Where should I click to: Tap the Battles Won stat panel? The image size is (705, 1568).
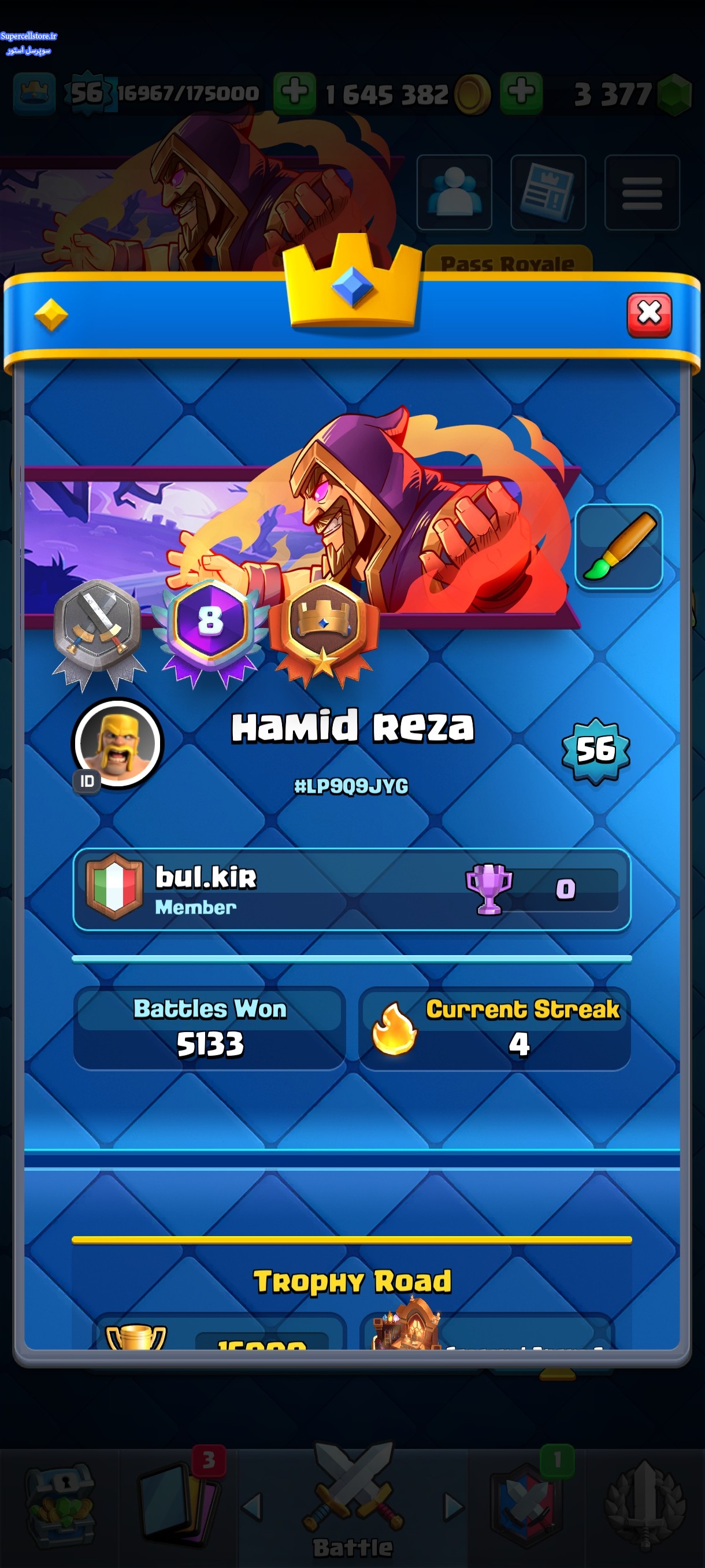click(209, 1027)
